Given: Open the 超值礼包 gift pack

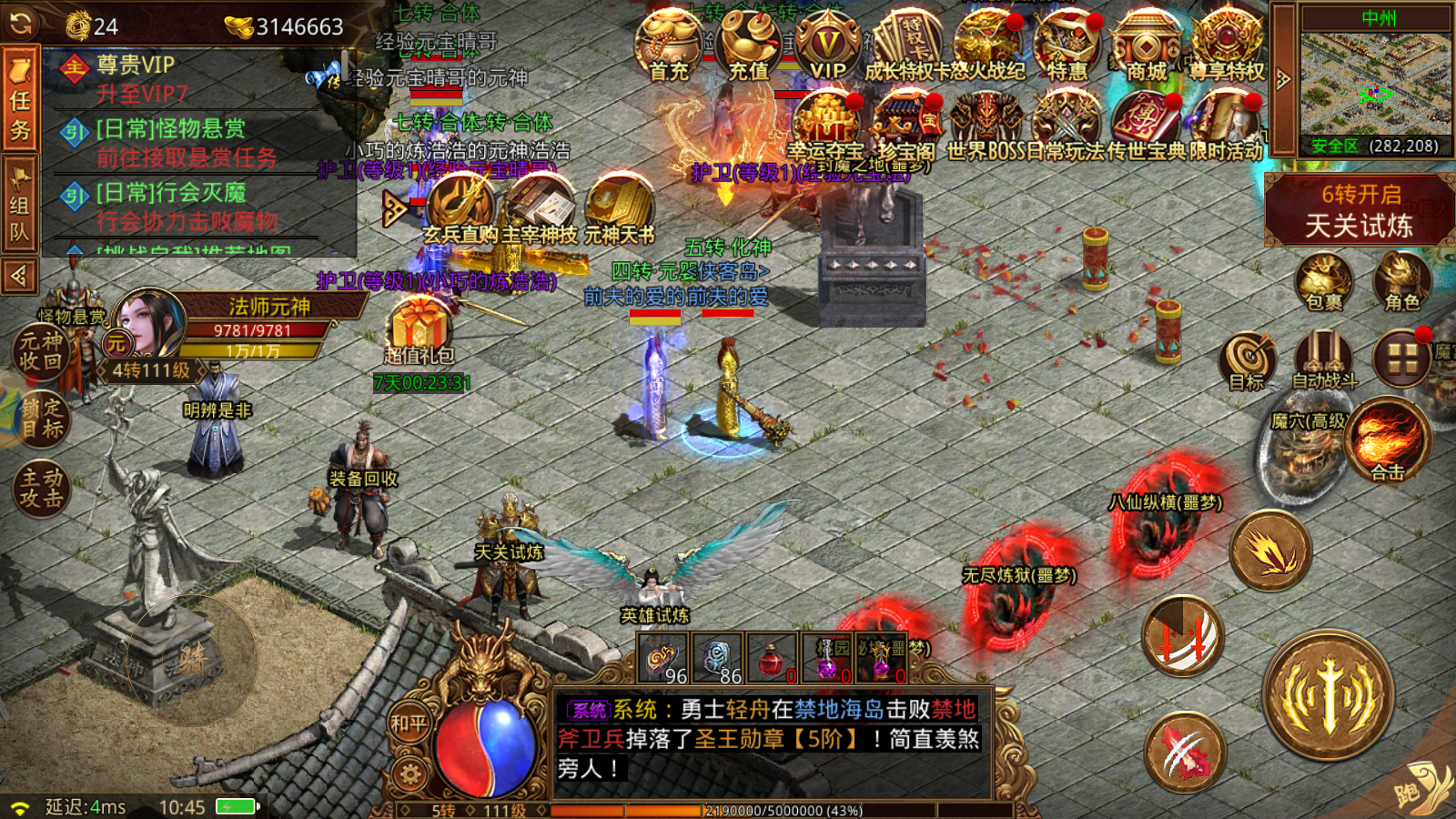Looking at the screenshot, I should click(419, 332).
